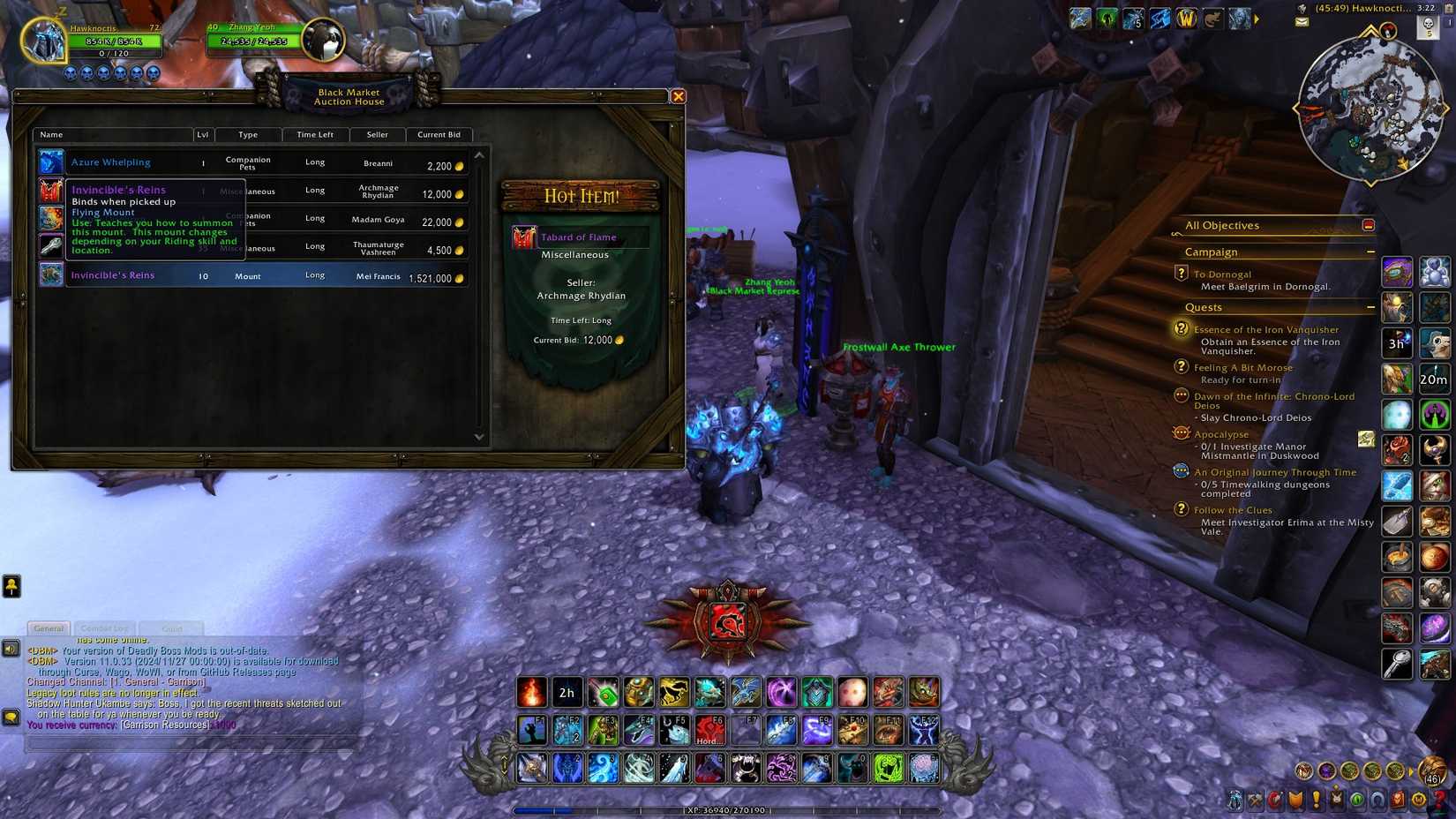Screen dimensions: 1456x819
Task: Open Group Finder via the green eye icon
Action: 1356,800
